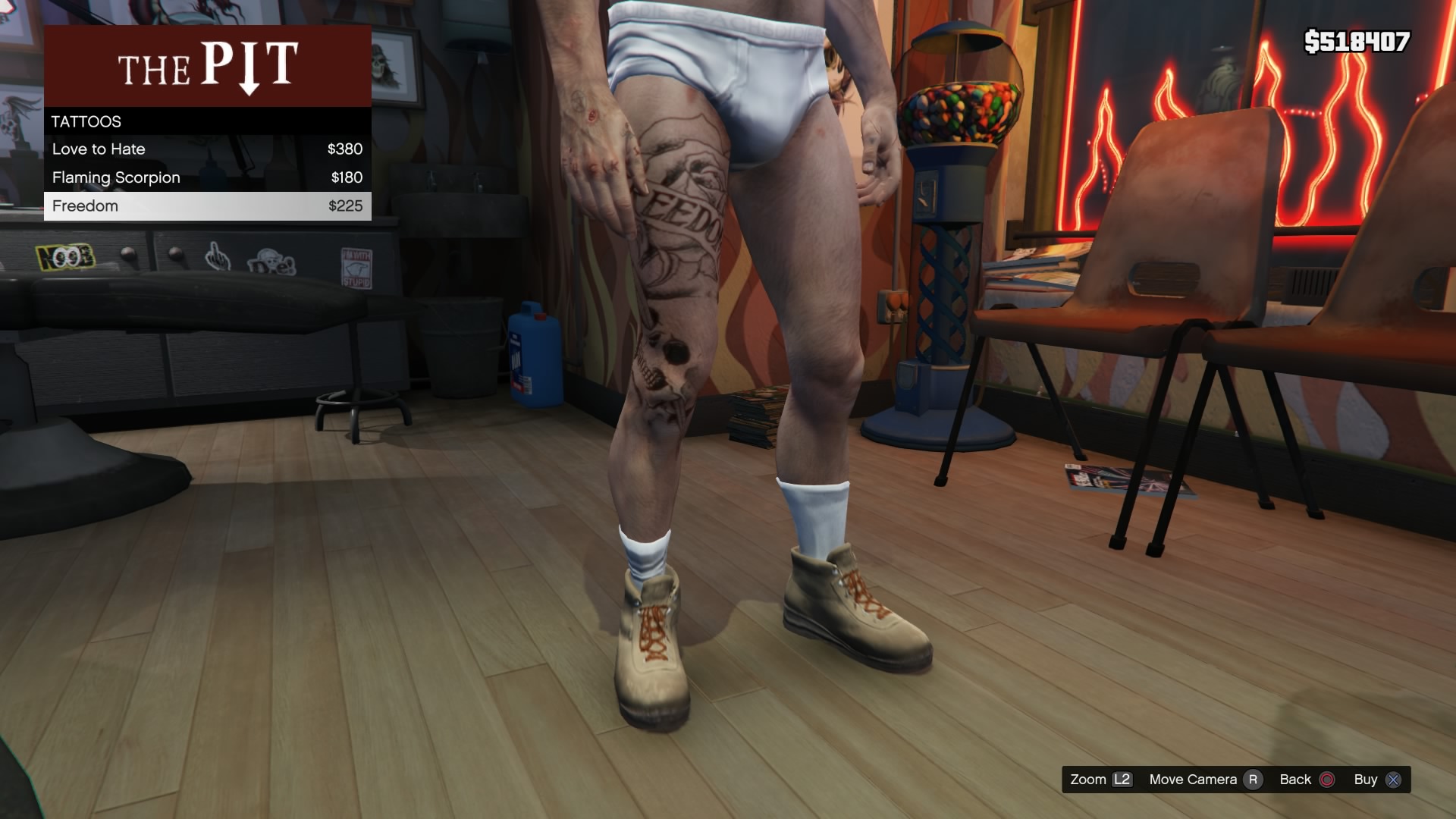Select the Love to Hate tattoo
This screenshot has height=819, width=1456.
207,149
